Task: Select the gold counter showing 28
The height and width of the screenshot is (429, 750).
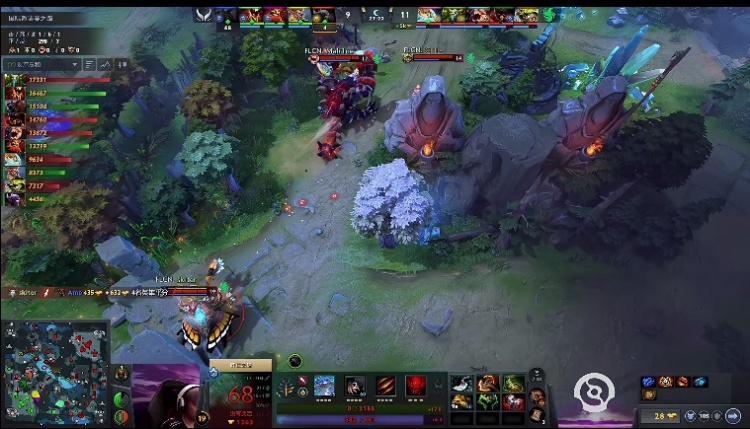Action: [x=665, y=414]
